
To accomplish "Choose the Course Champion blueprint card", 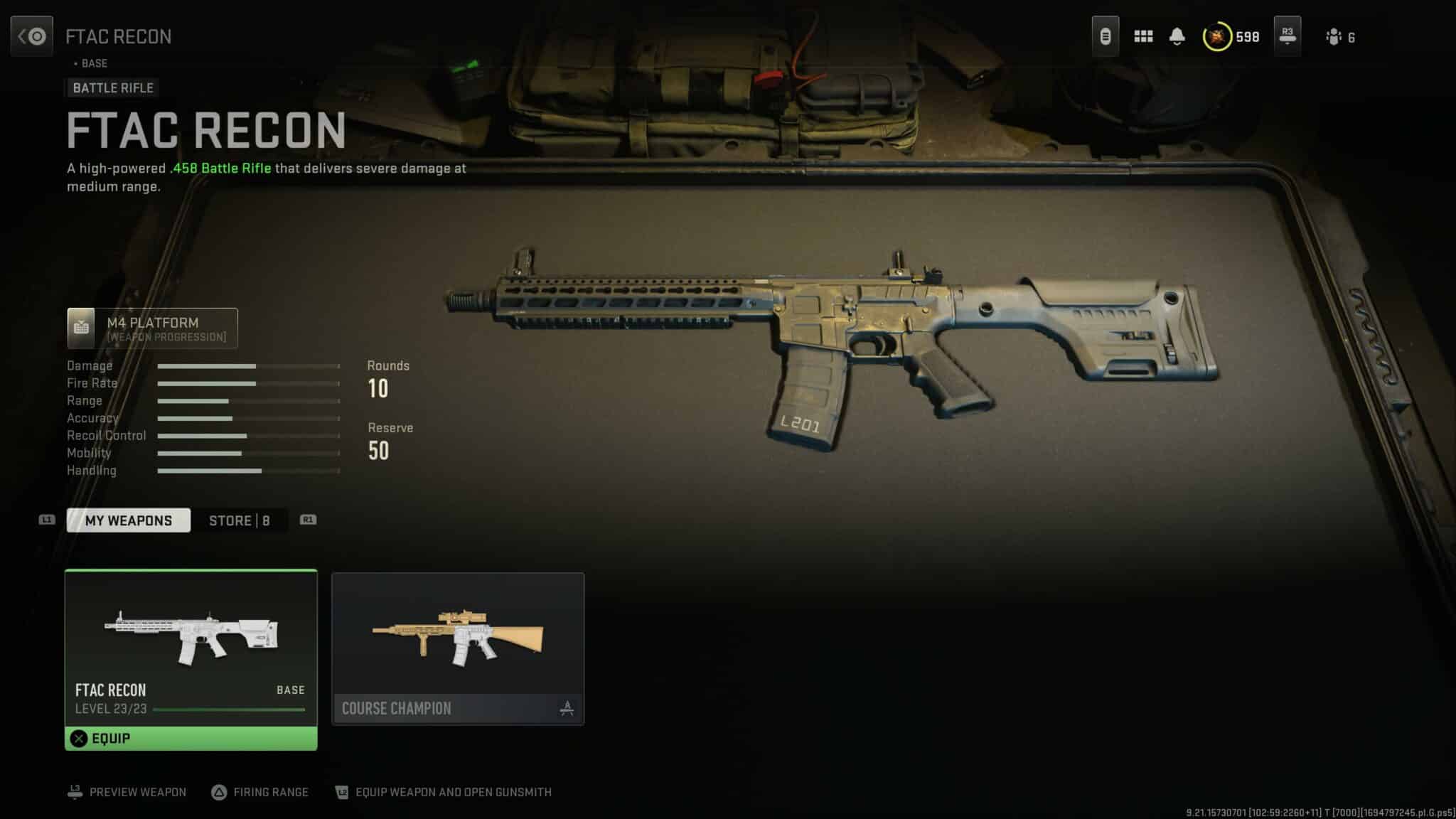I will 458,648.
